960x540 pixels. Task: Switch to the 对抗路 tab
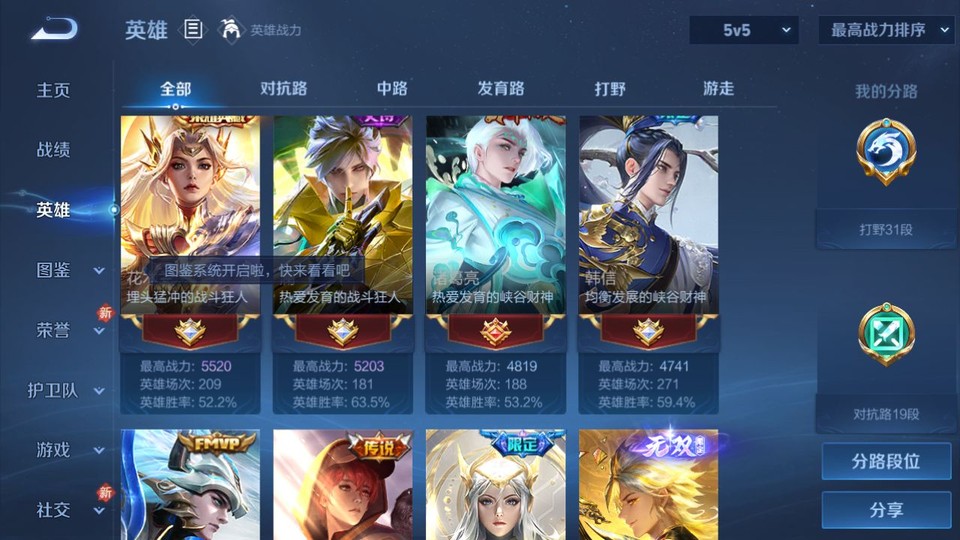tap(283, 89)
